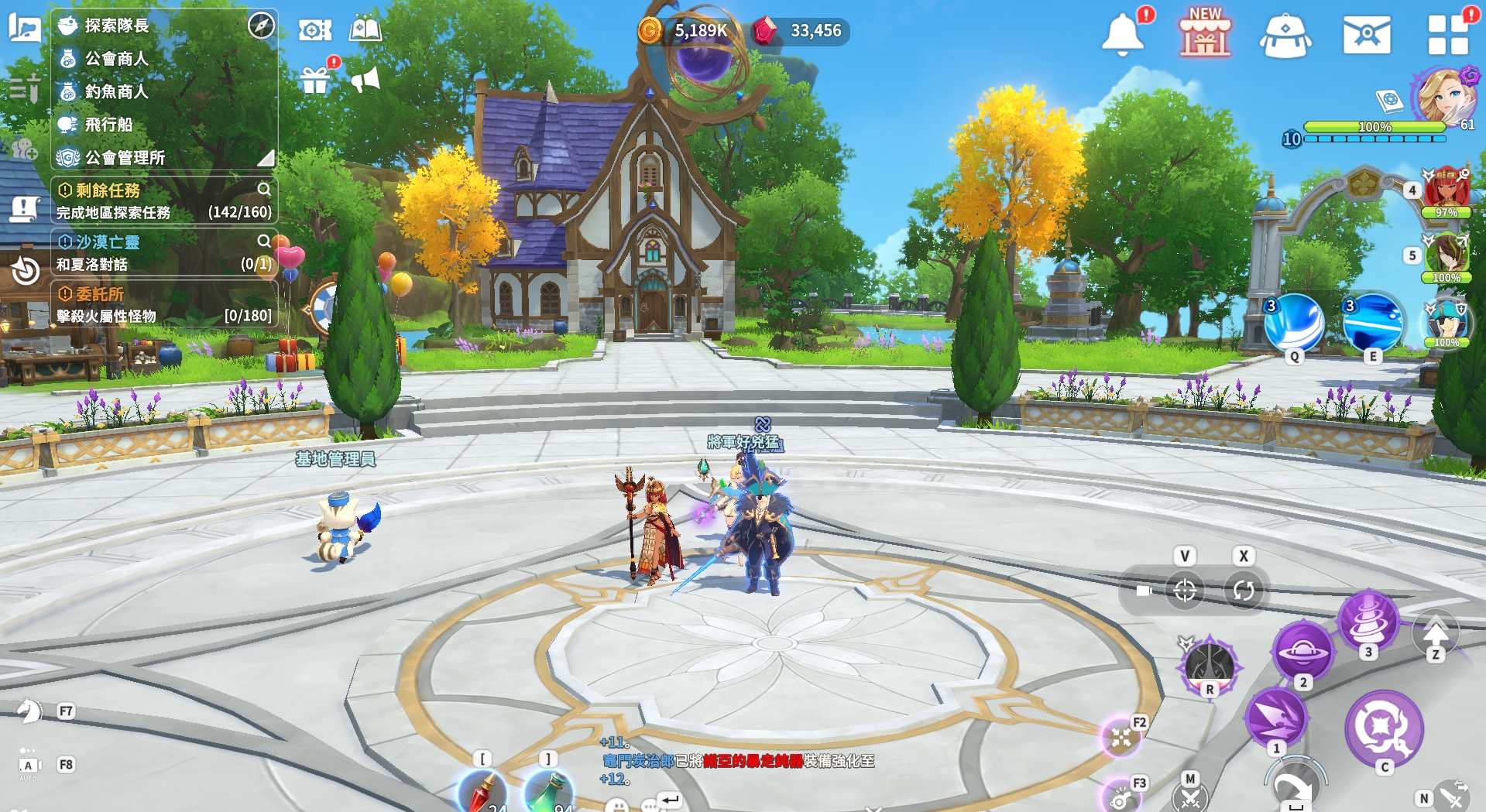Open the camera screenshot mode
This screenshot has height=812, width=1486.
pos(315,30)
